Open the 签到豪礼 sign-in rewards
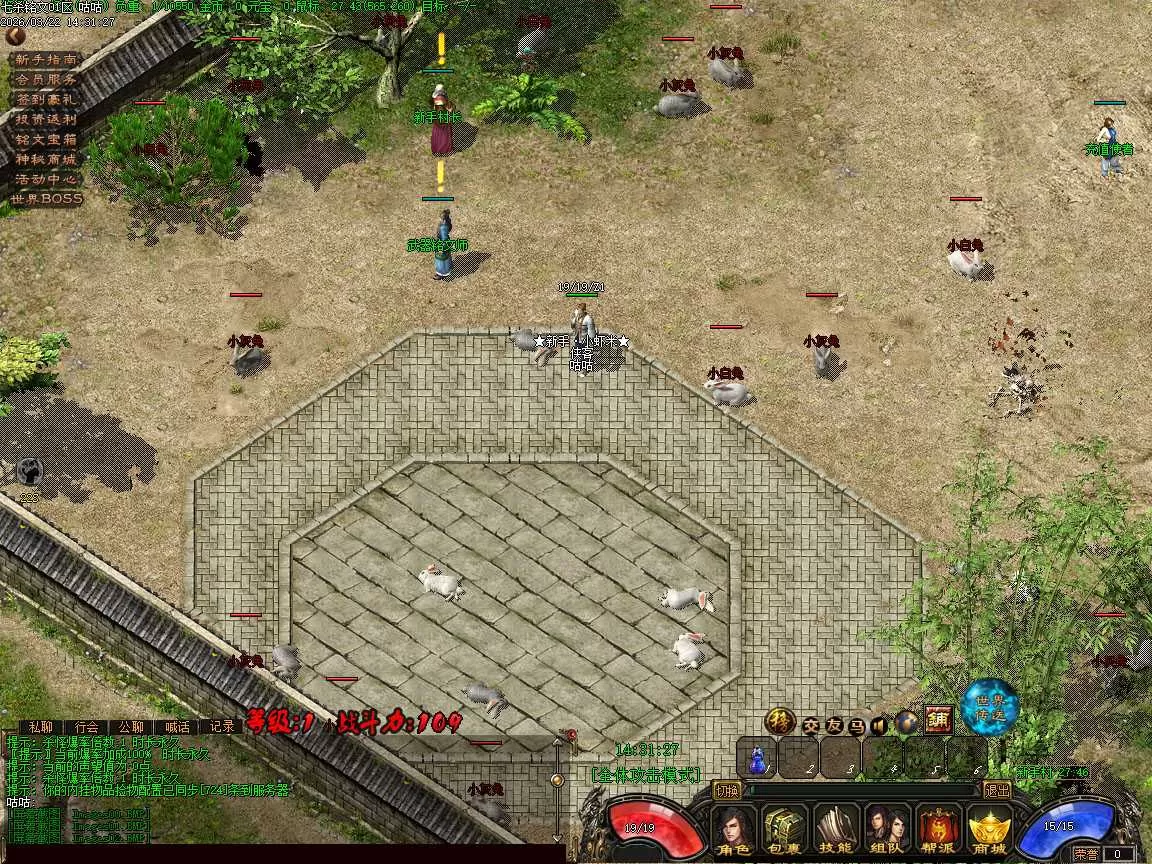The height and width of the screenshot is (864, 1152). (x=46, y=99)
